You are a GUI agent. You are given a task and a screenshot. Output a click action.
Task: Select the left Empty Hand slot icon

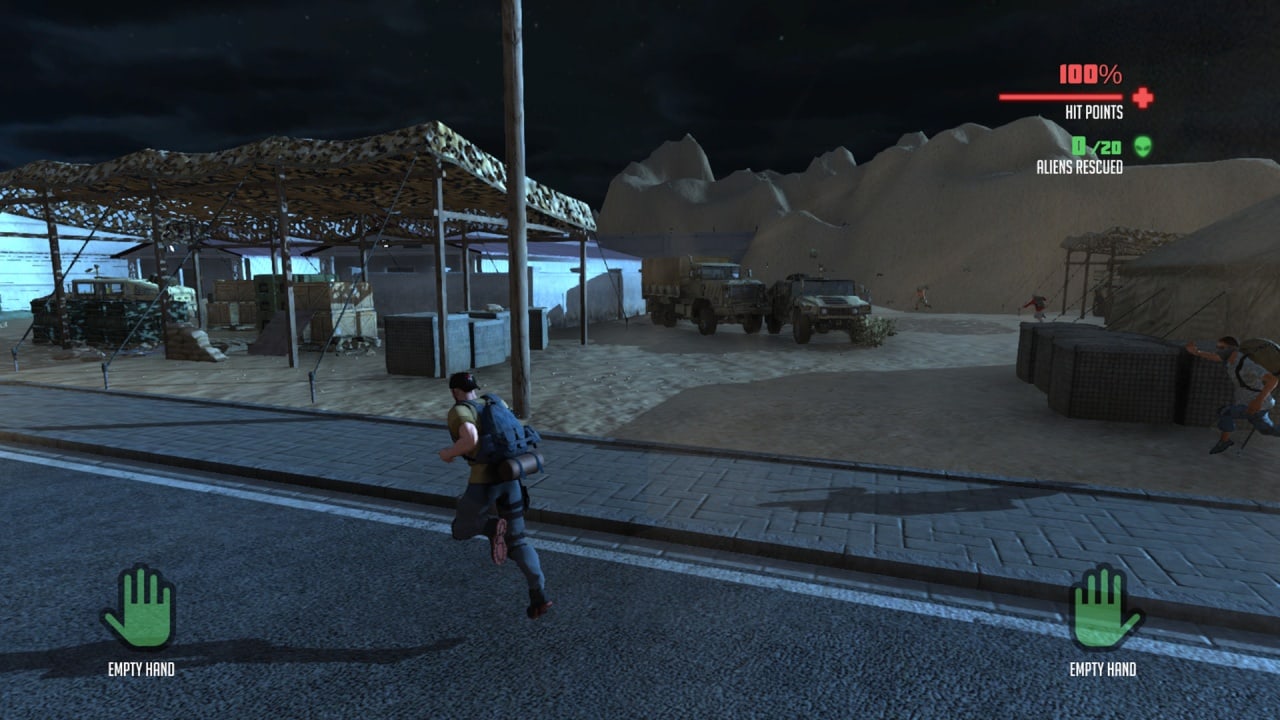(x=139, y=608)
